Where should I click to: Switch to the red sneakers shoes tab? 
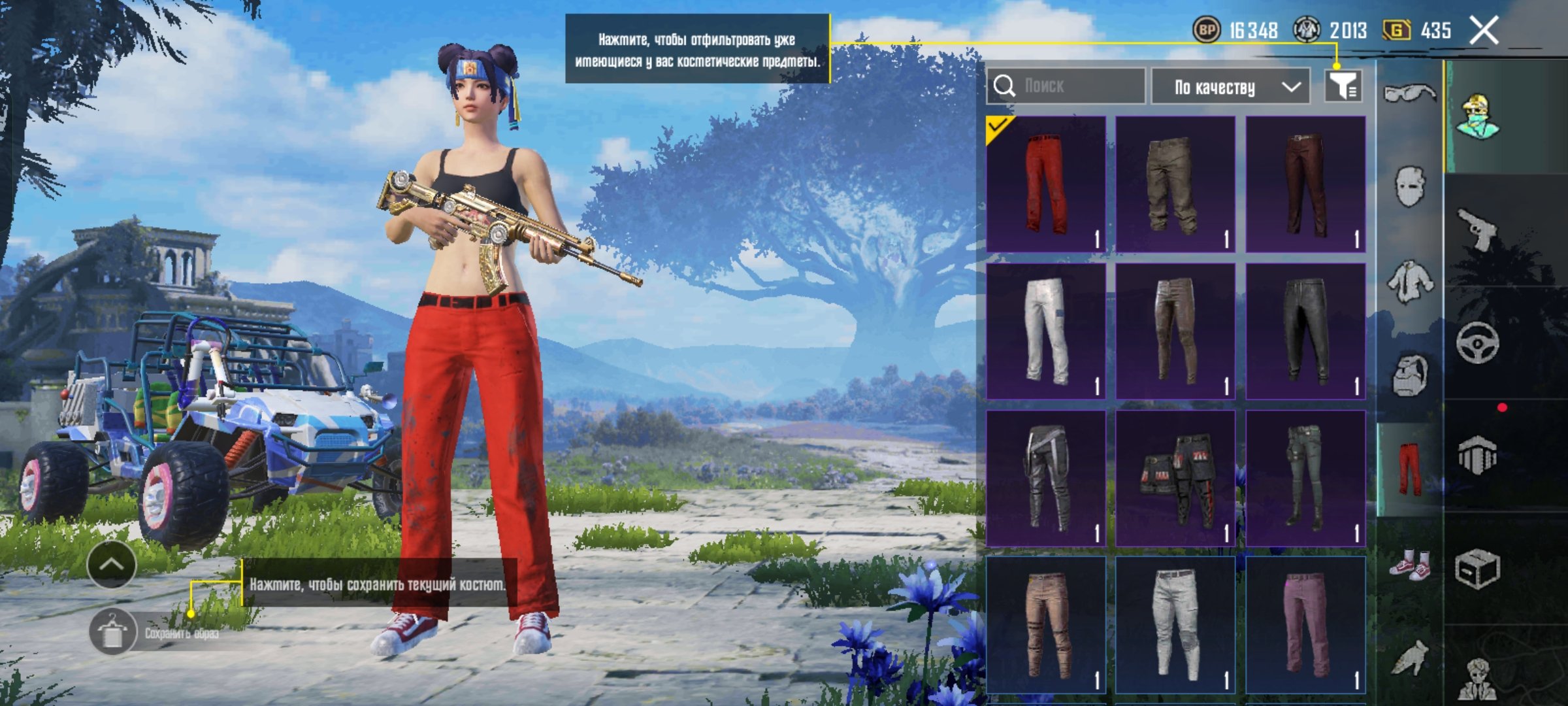coord(1409,565)
